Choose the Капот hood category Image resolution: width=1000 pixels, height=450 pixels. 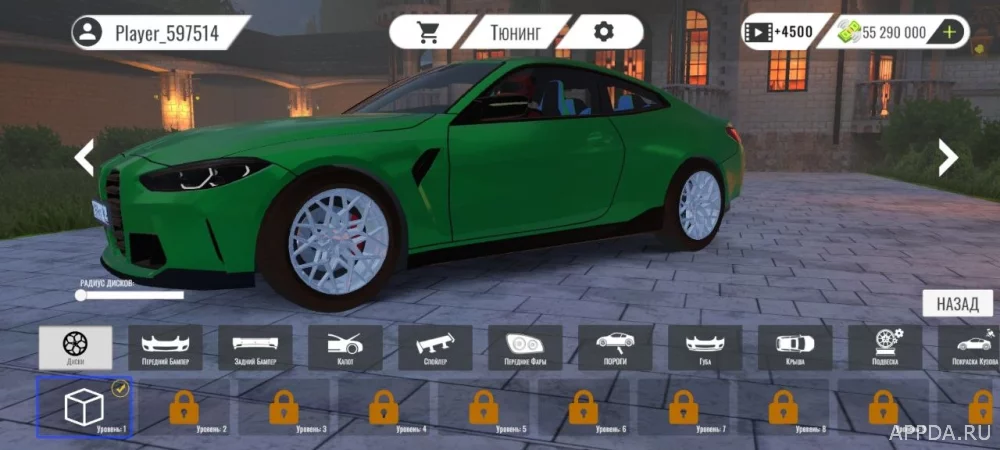click(345, 347)
